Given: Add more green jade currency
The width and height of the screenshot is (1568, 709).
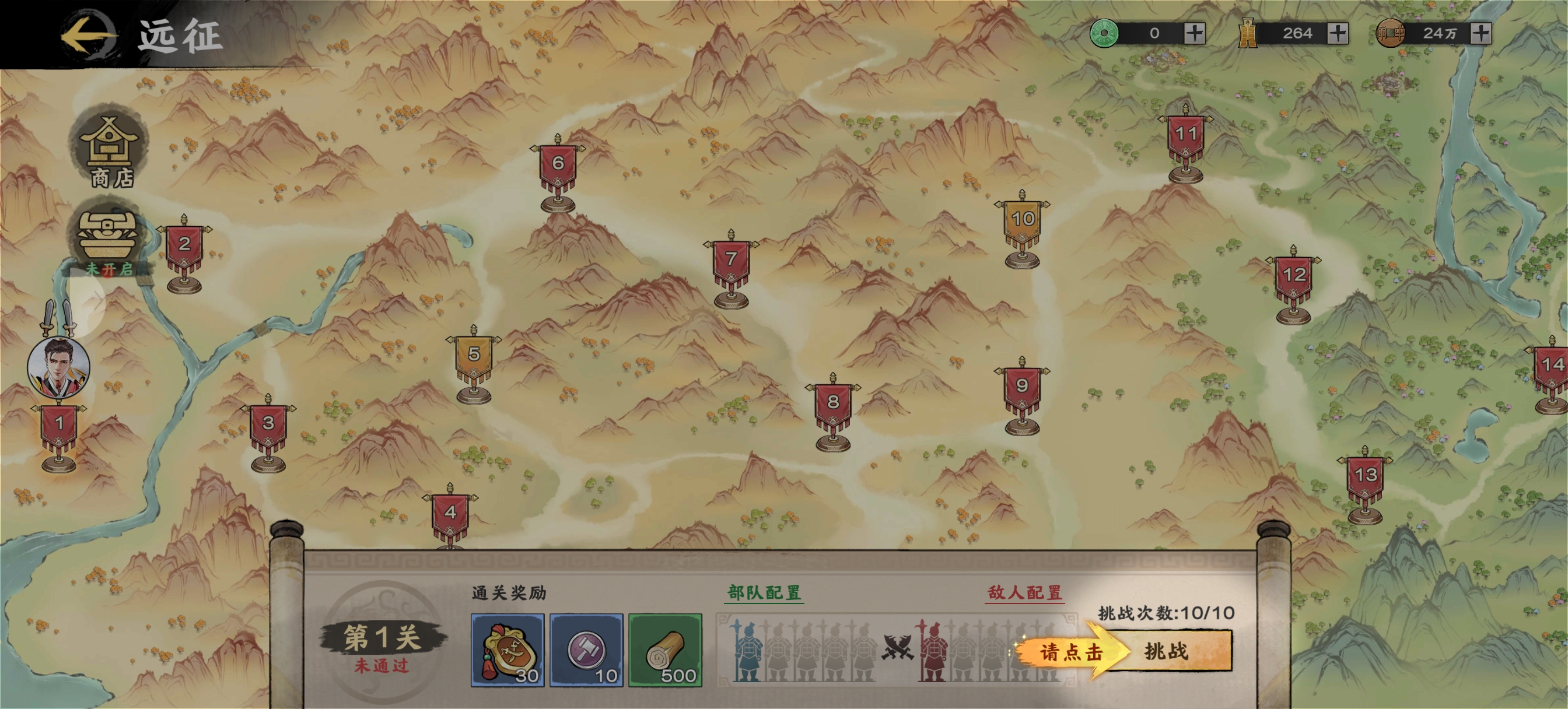Looking at the screenshot, I should coord(1194,33).
